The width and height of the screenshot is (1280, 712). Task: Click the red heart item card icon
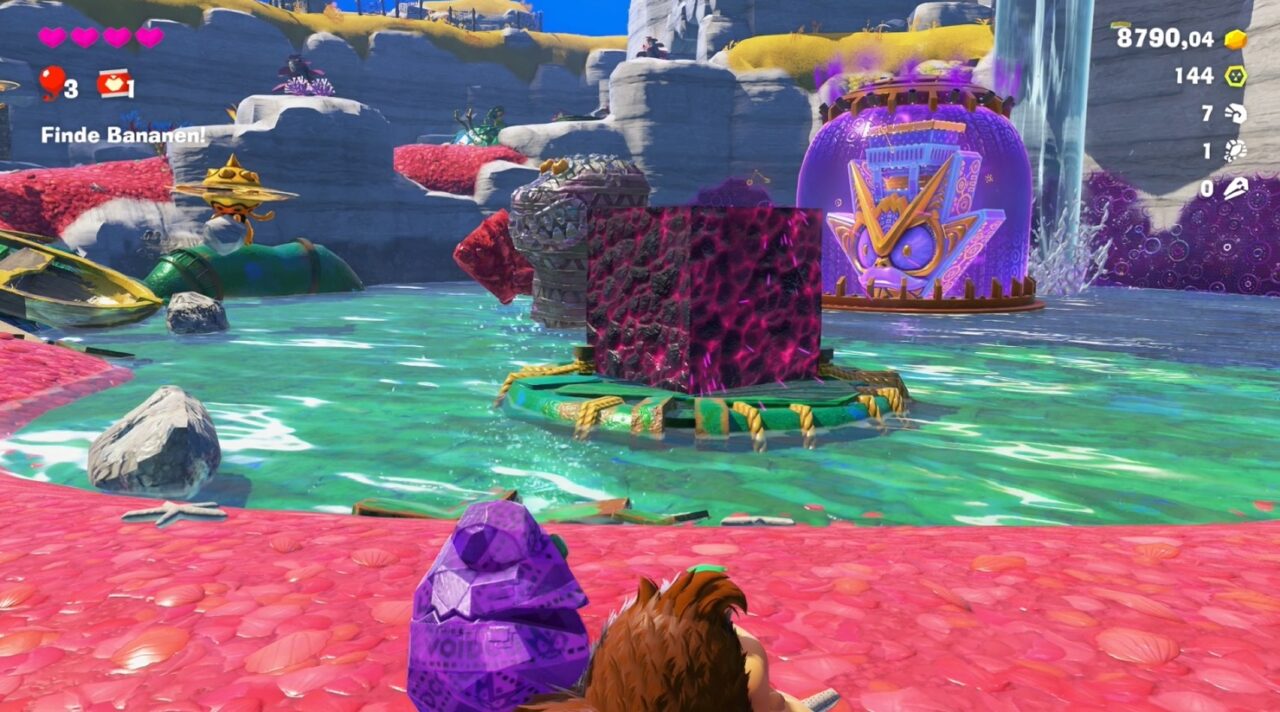(113, 84)
